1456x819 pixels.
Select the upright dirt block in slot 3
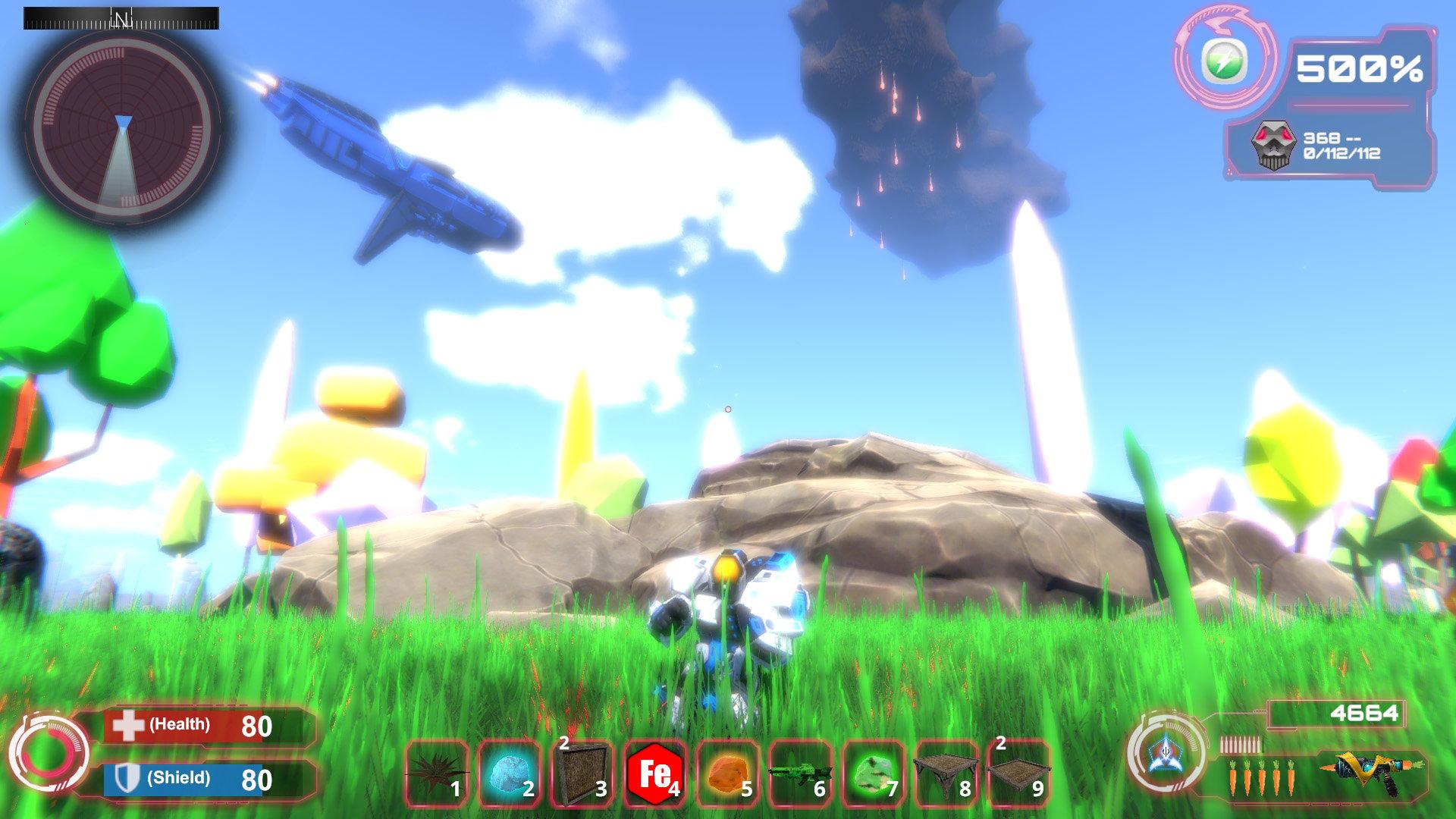(x=582, y=773)
